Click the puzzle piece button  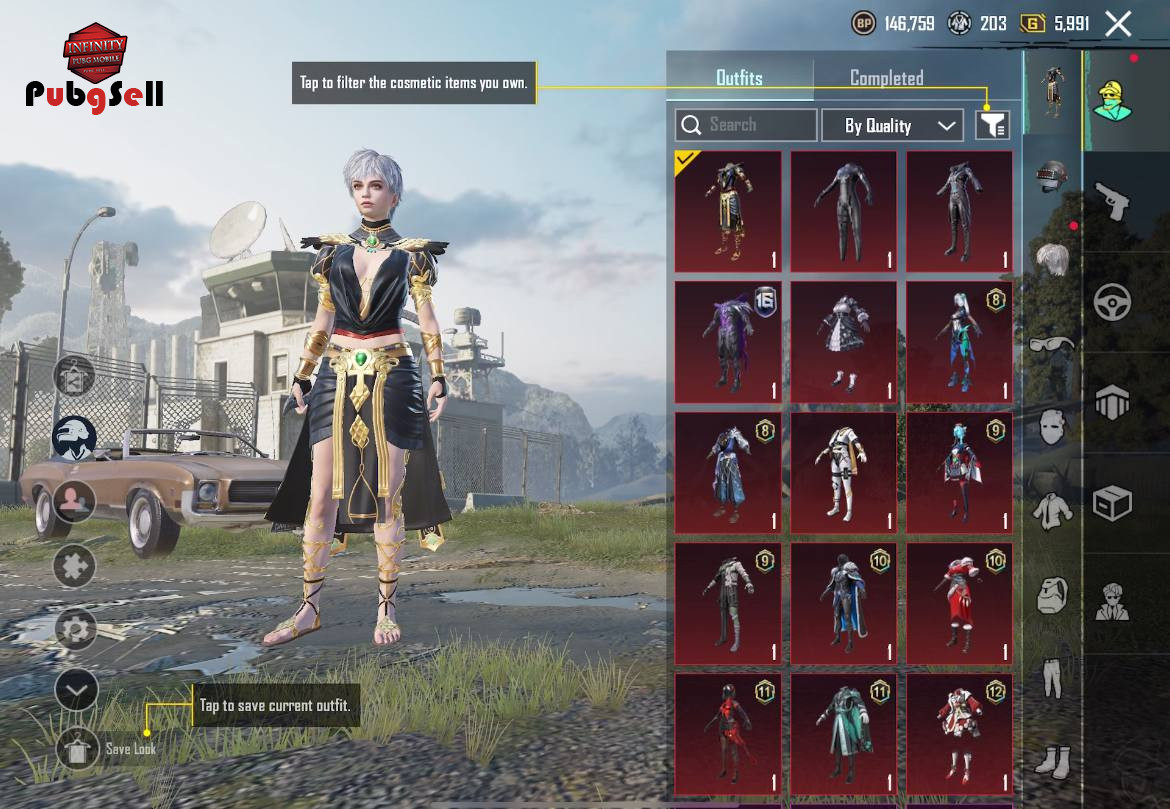pyautogui.click(x=75, y=566)
